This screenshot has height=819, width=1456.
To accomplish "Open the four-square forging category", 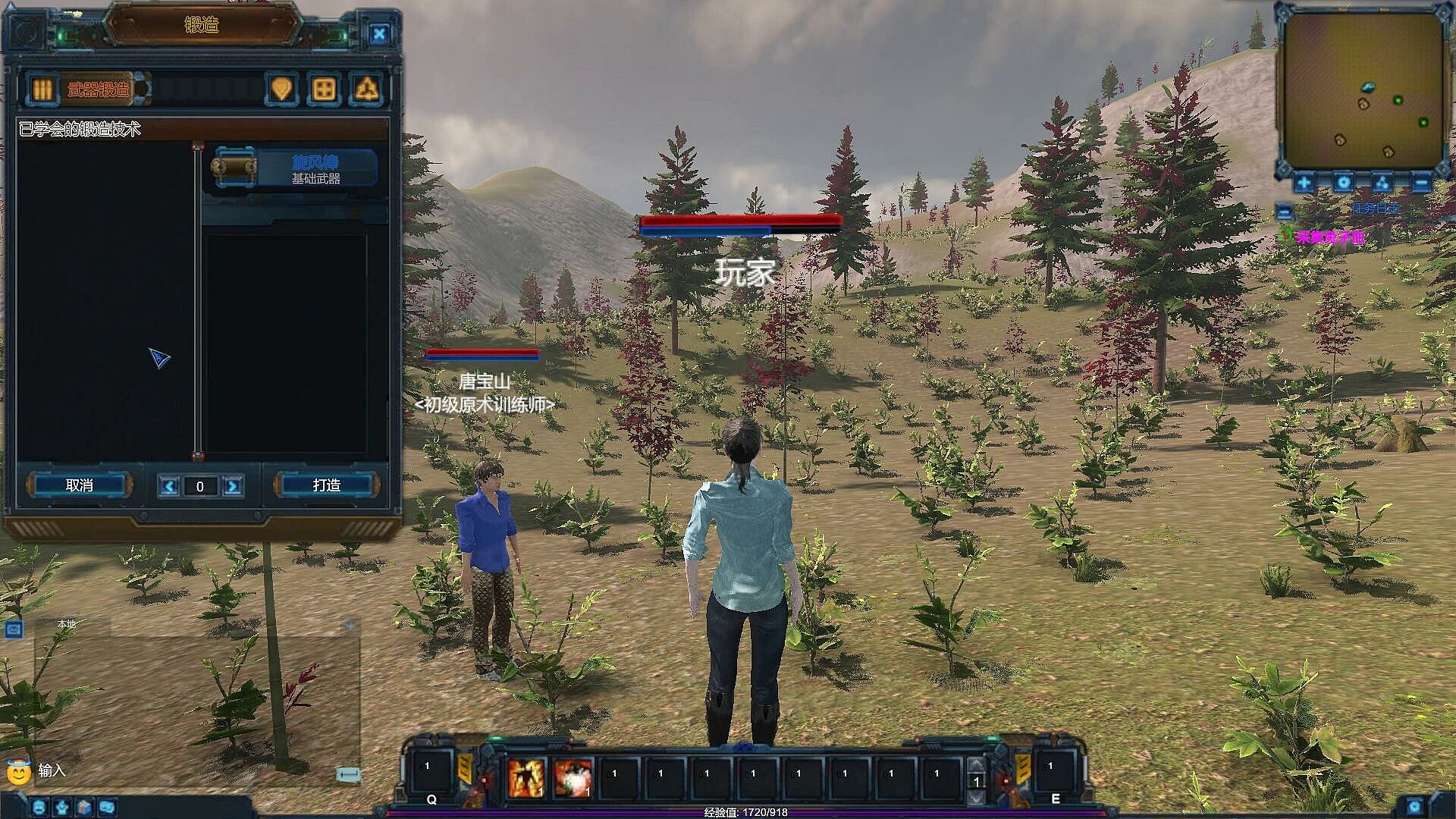I will coord(324,89).
